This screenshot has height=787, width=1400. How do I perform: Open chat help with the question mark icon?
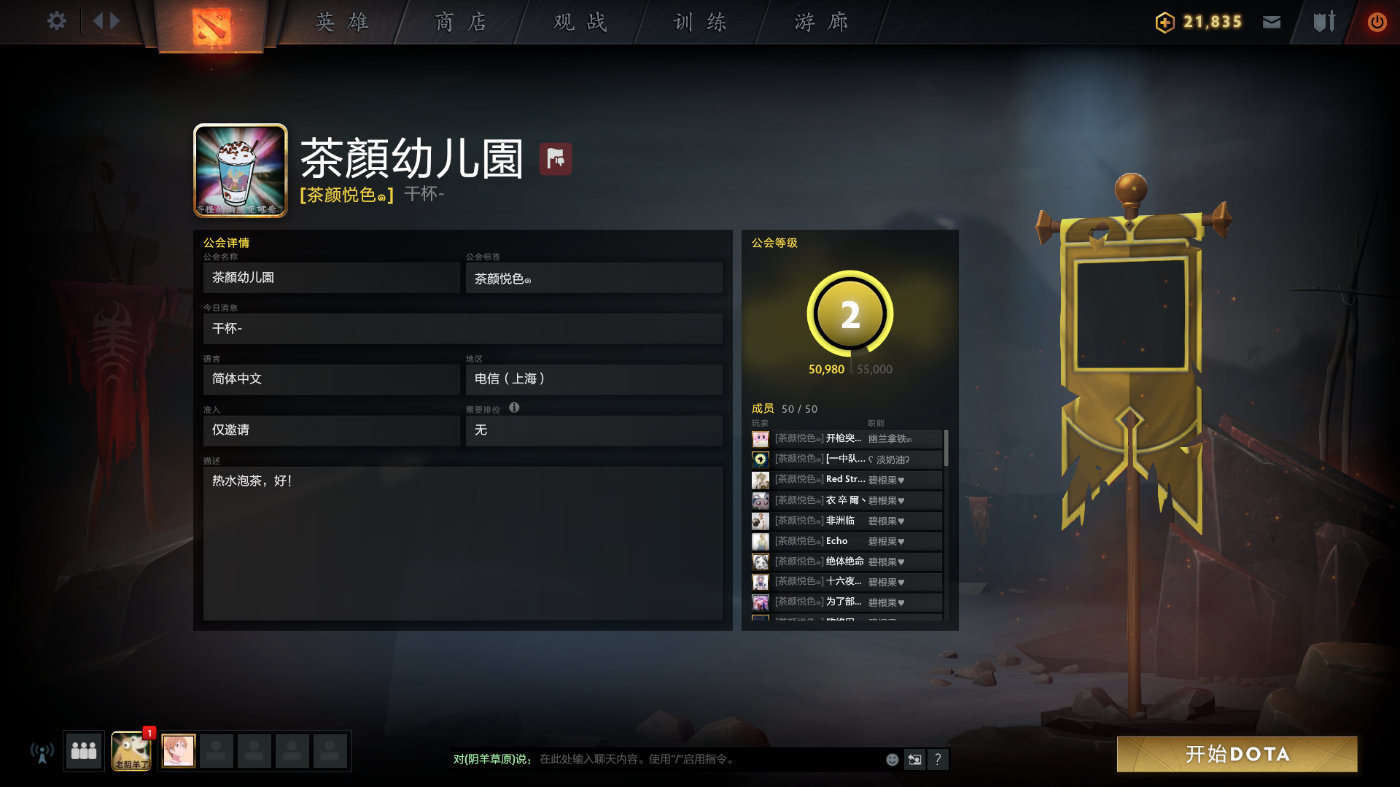click(x=937, y=759)
